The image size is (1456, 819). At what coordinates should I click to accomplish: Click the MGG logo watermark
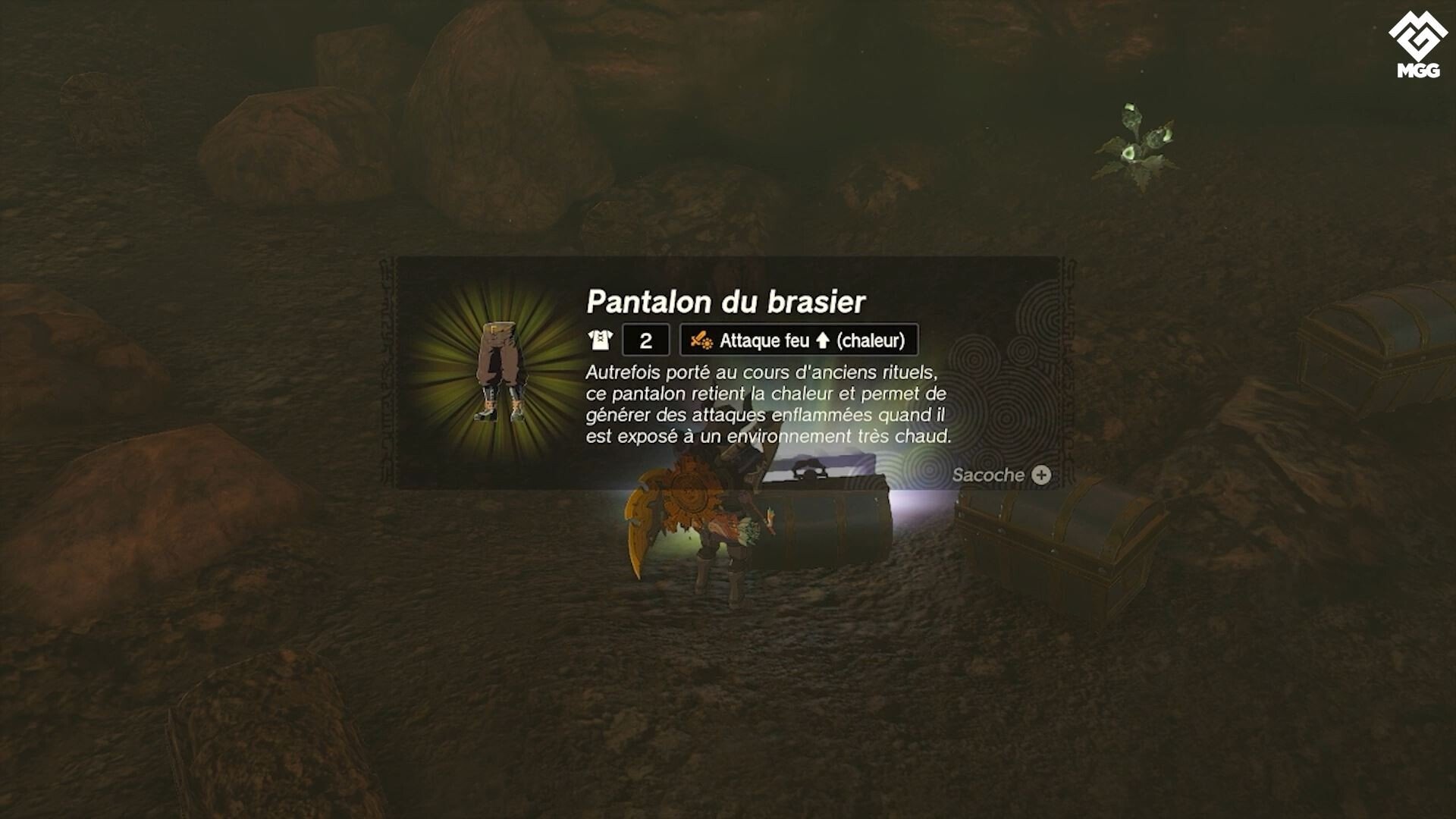[1417, 47]
